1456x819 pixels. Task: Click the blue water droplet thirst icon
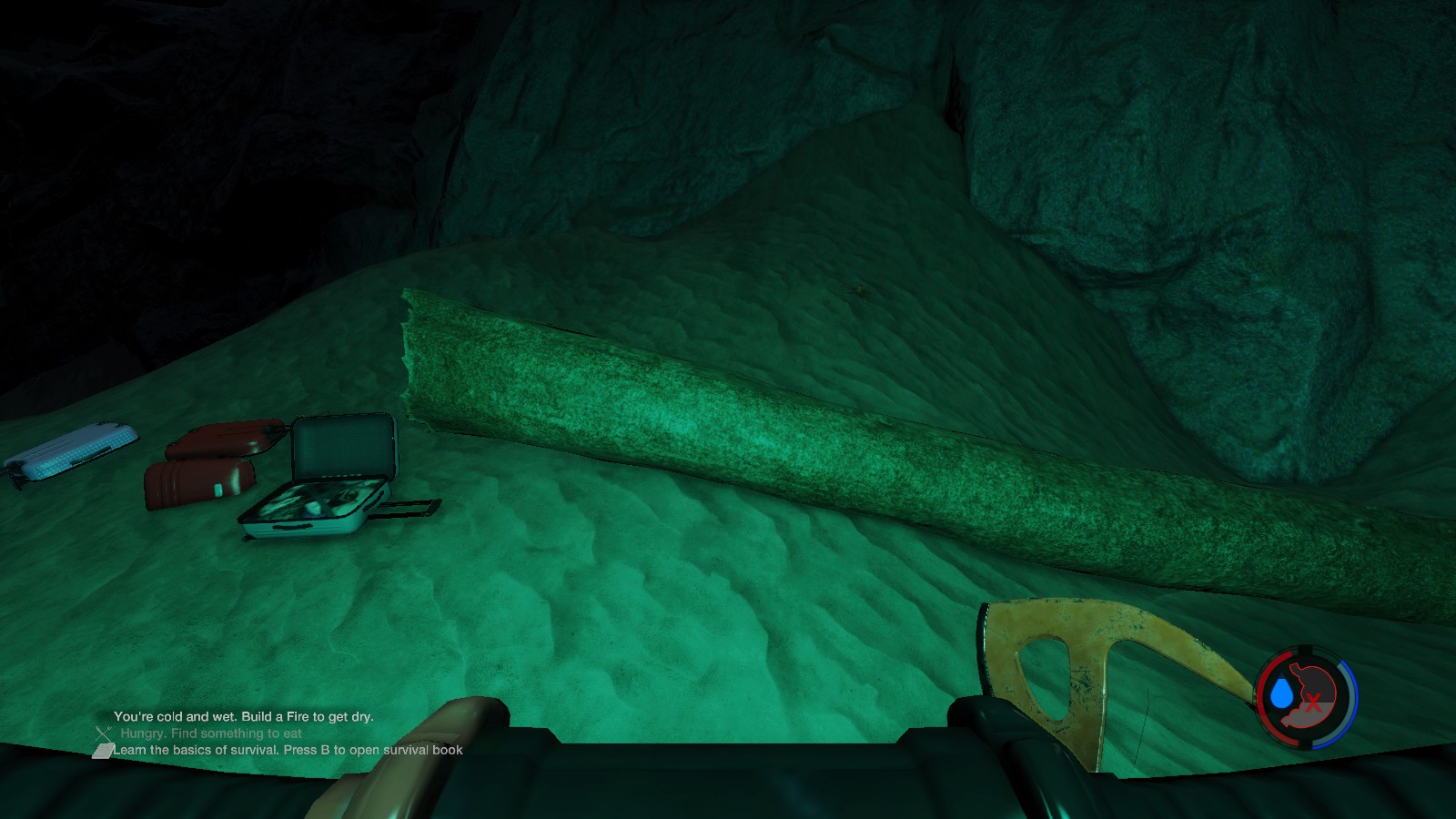click(1282, 694)
